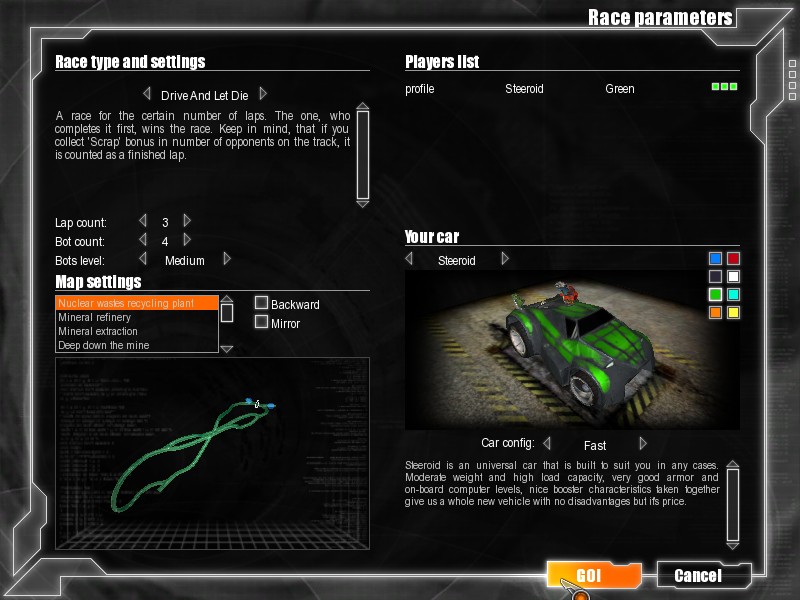800x600 pixels.
Task: Choose the yellow car color
Action: [733, 312]
